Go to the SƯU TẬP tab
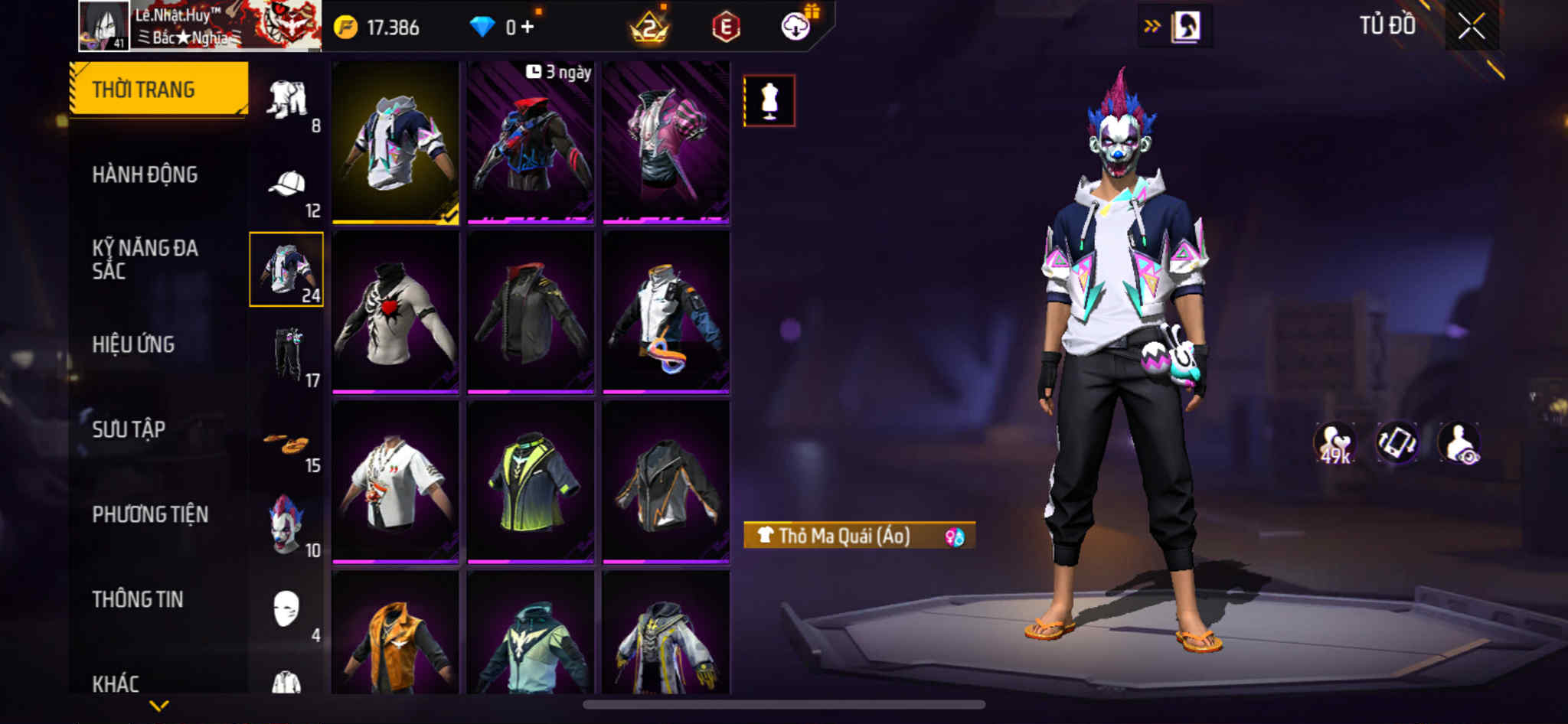The image size is (1568, 724). [129, 429]
